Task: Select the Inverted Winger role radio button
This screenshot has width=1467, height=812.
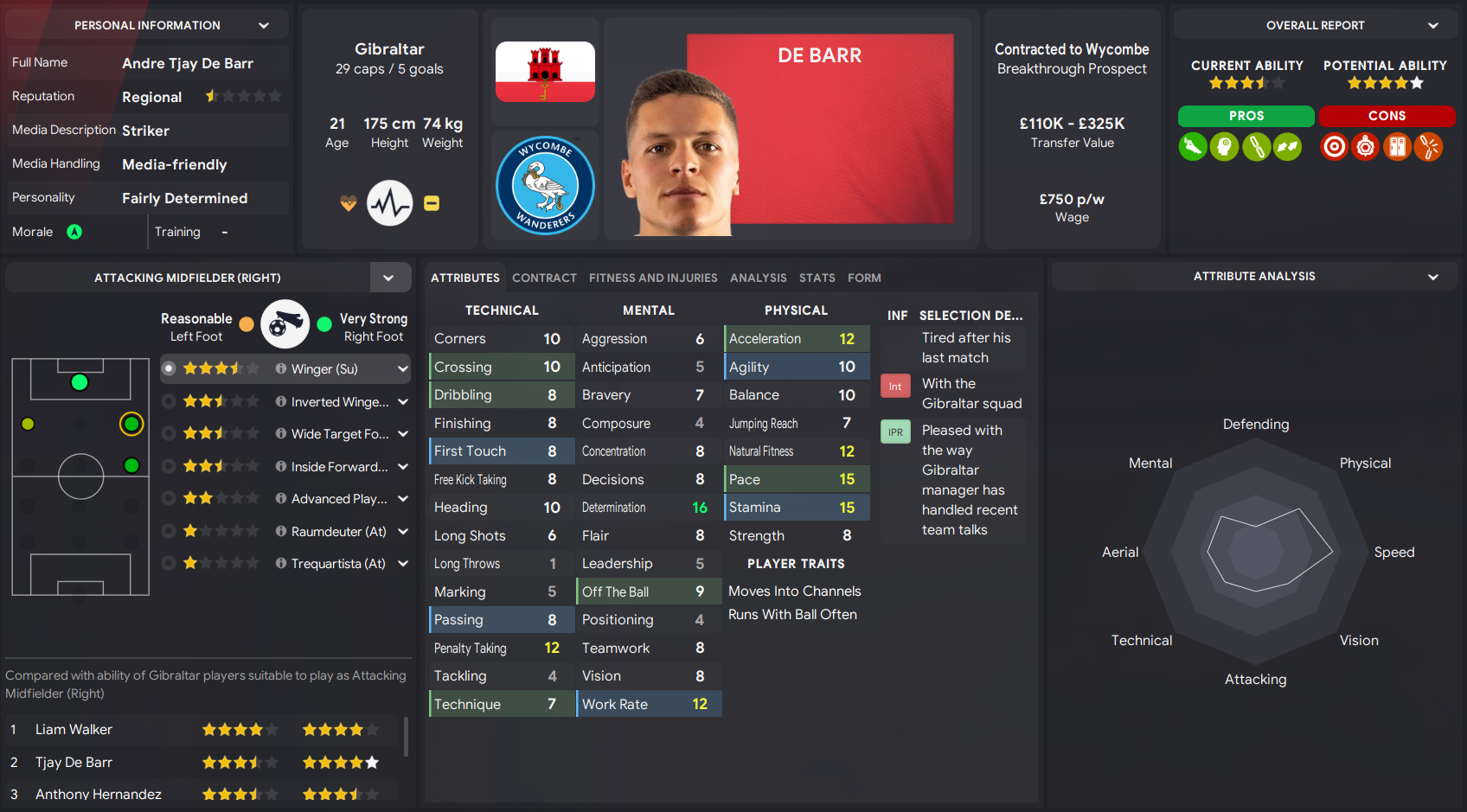Action: (x=170, y=400)
